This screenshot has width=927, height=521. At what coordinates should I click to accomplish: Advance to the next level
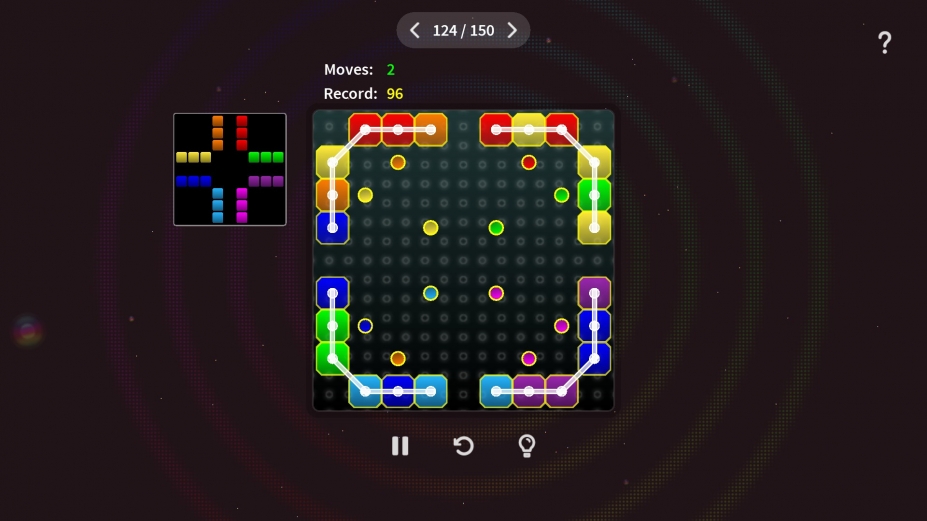512,31
